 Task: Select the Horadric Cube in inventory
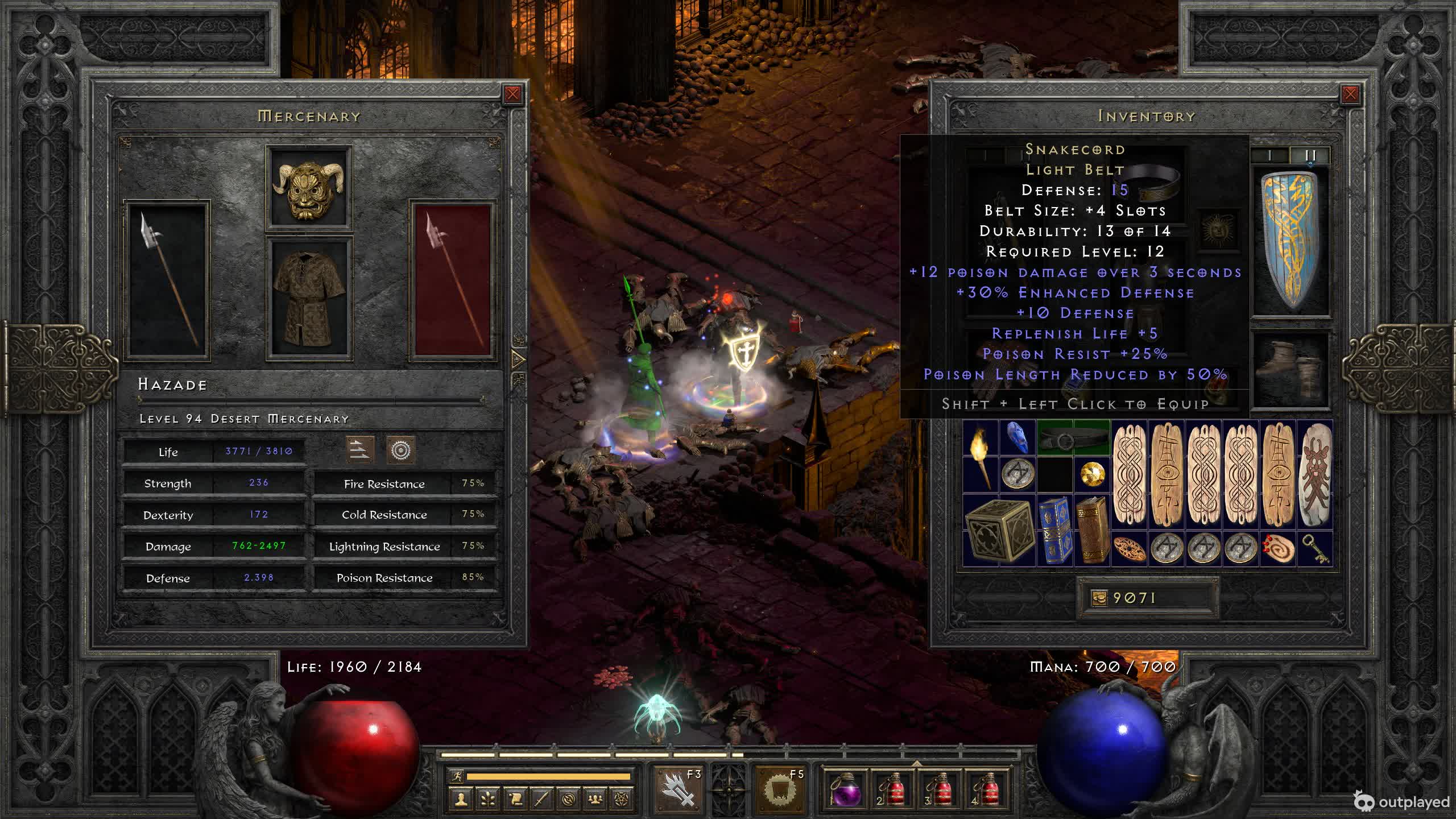point(999,531)
